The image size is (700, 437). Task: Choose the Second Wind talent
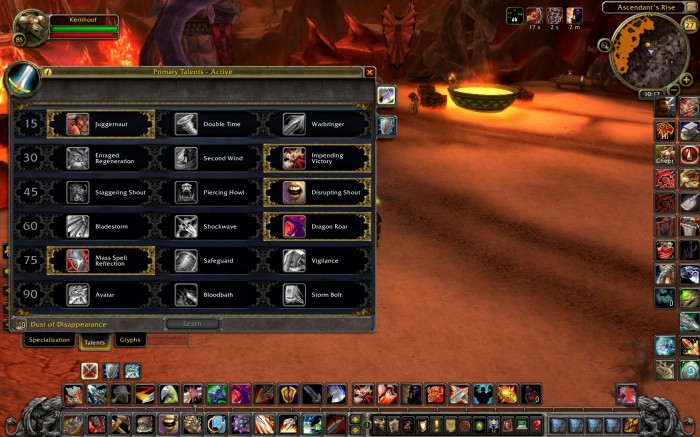click(x=208, y=158)
